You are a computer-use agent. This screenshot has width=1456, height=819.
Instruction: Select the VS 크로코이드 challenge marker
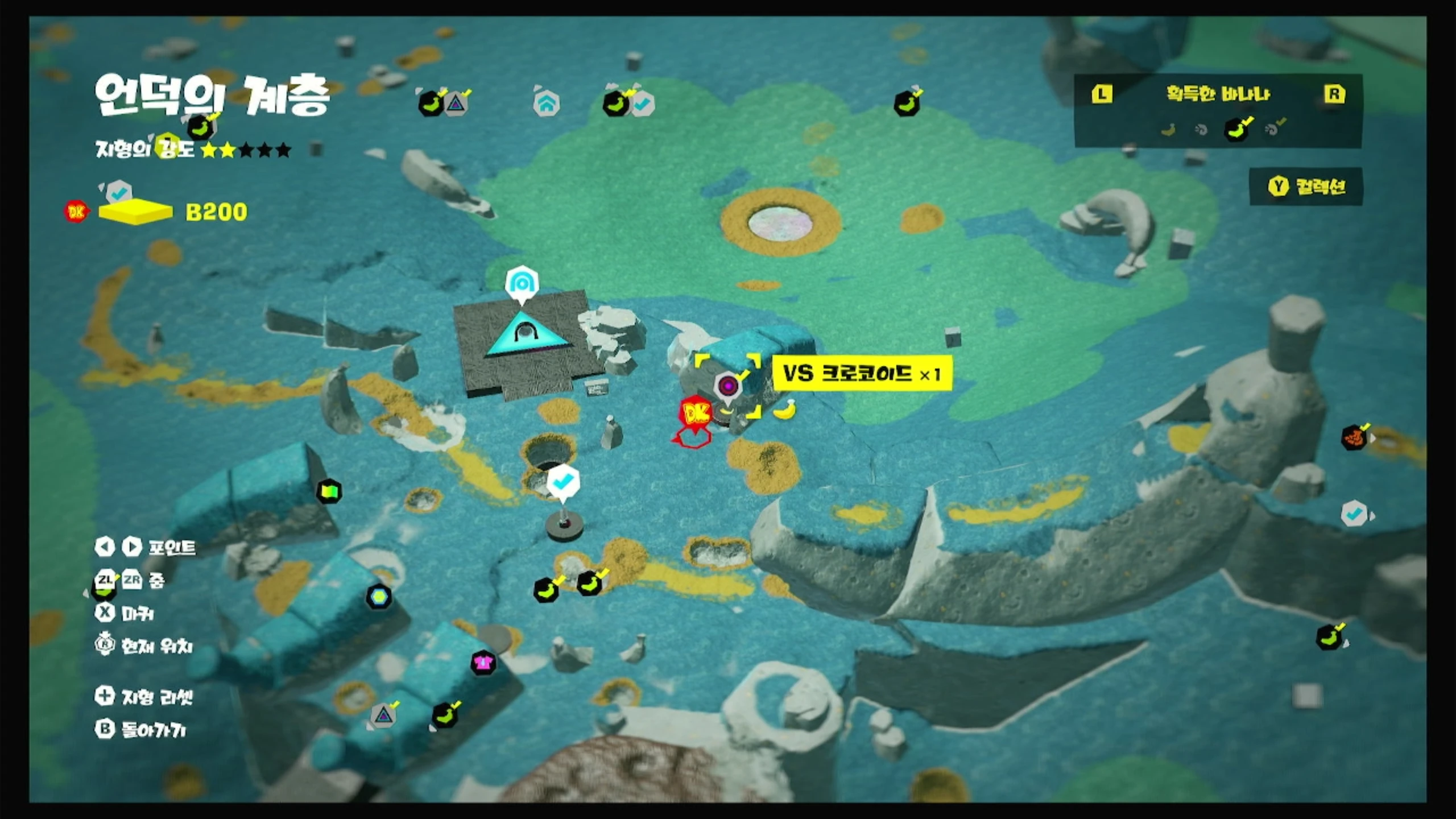click(728, 386)
